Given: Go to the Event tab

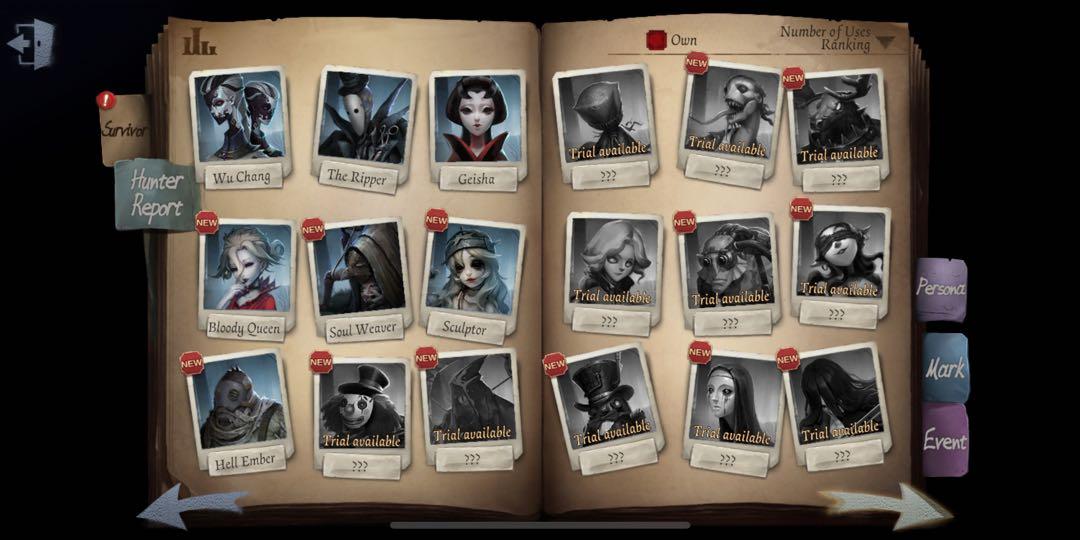Looking at the screenshot, I should point(944,441).
